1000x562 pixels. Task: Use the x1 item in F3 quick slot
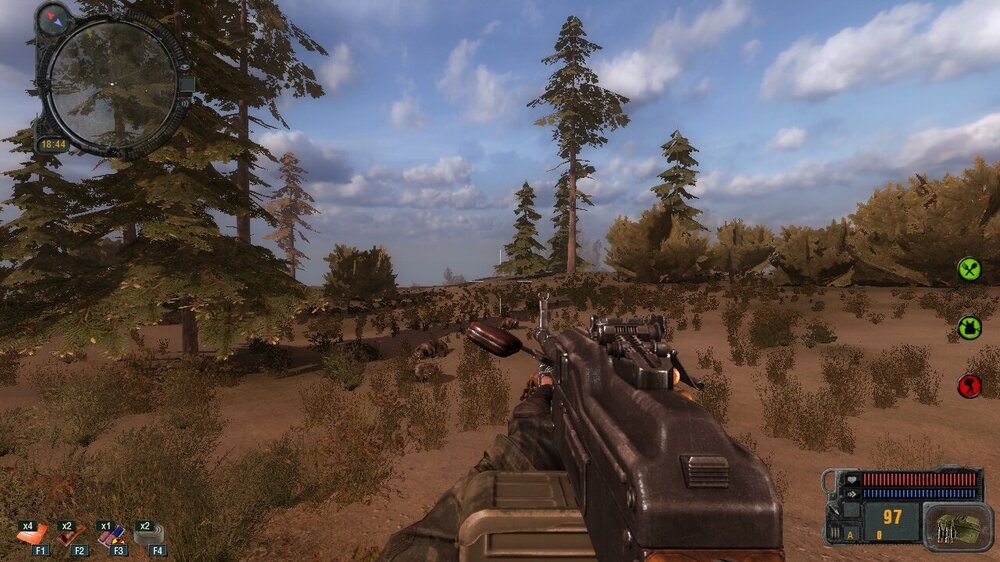tap(109, 536)
